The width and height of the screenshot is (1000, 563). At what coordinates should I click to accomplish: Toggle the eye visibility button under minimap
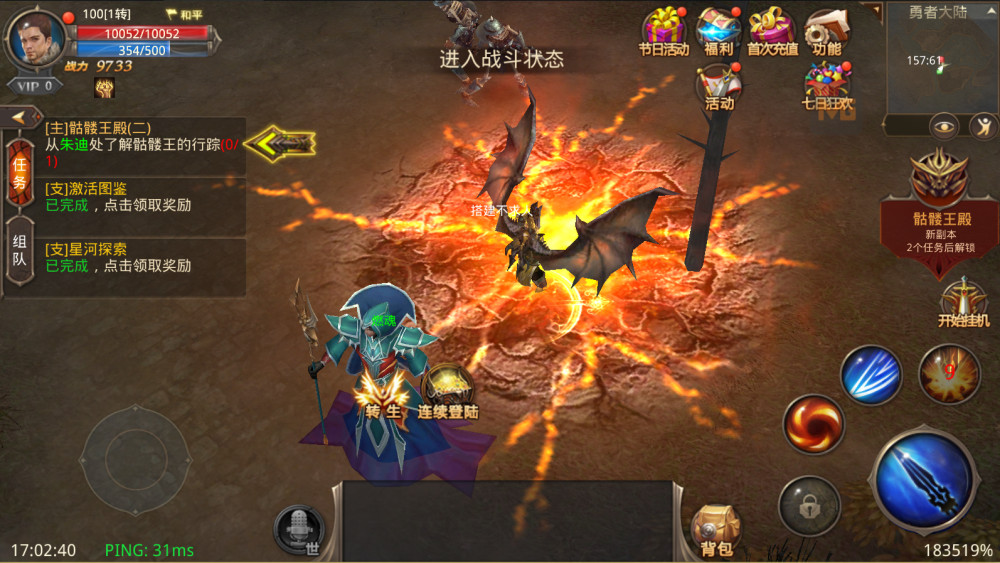point(944,126)
